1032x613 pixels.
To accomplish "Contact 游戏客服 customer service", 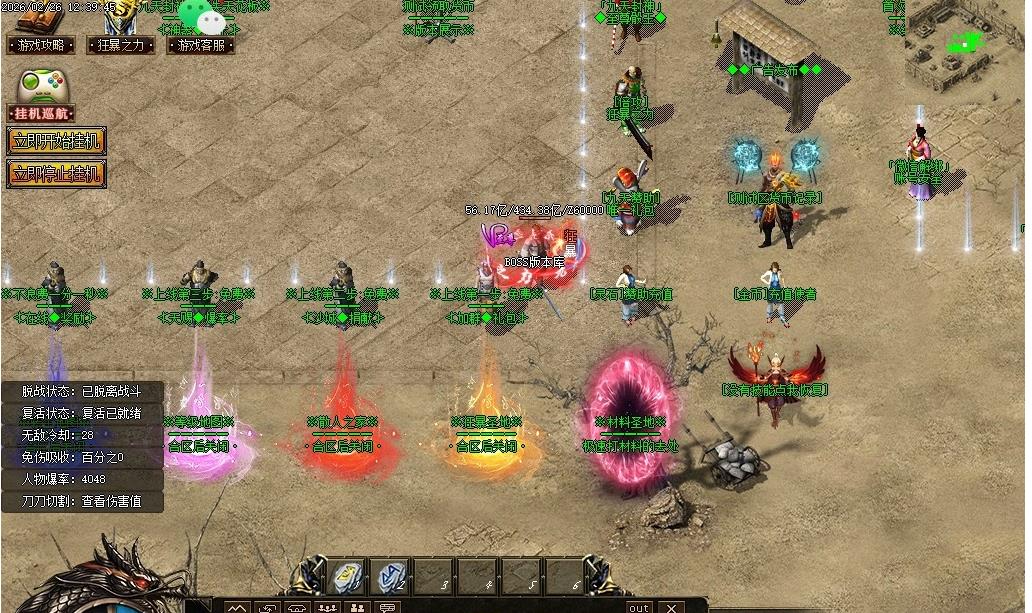I will coord(201,45).
